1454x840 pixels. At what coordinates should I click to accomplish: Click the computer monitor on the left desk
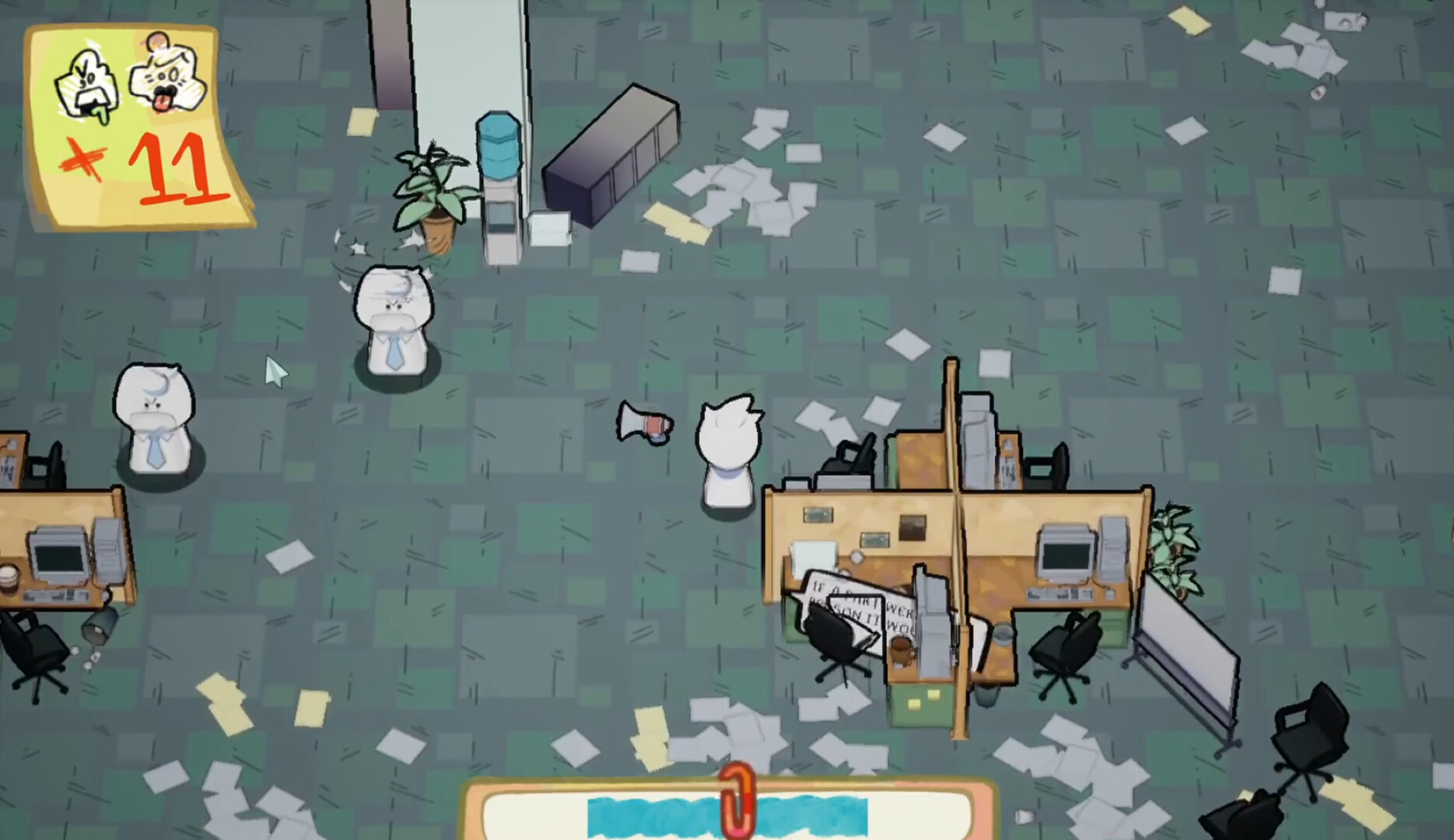[x=58, y=552]
